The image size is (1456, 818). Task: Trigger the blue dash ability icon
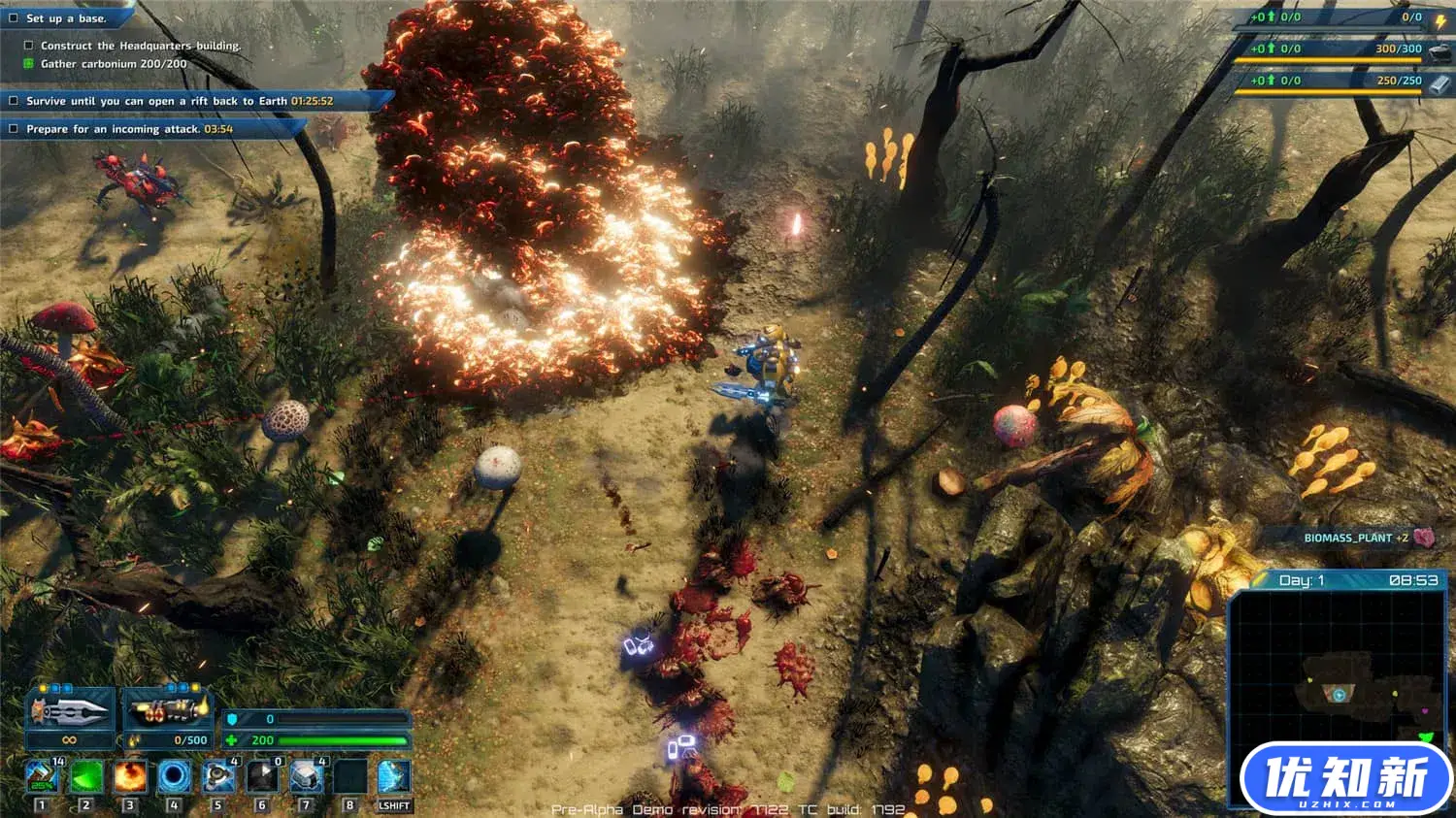click(x=394, y=777)
